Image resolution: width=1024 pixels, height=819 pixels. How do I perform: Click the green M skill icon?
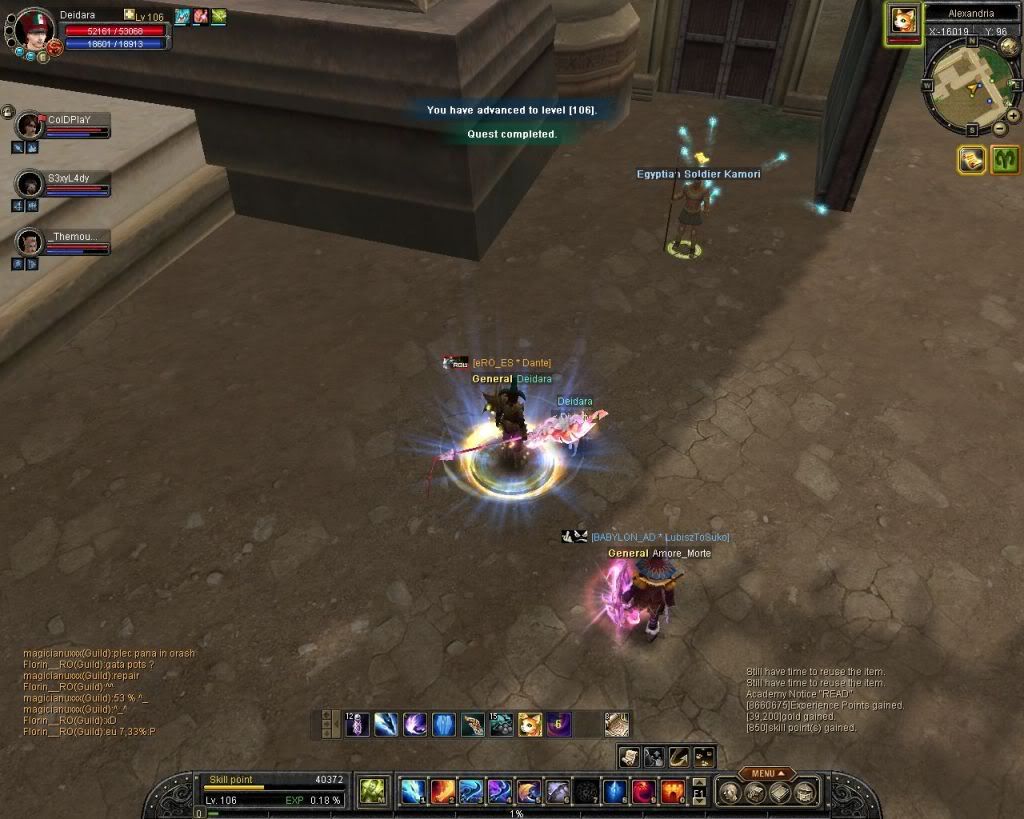(x=373, y=791)
